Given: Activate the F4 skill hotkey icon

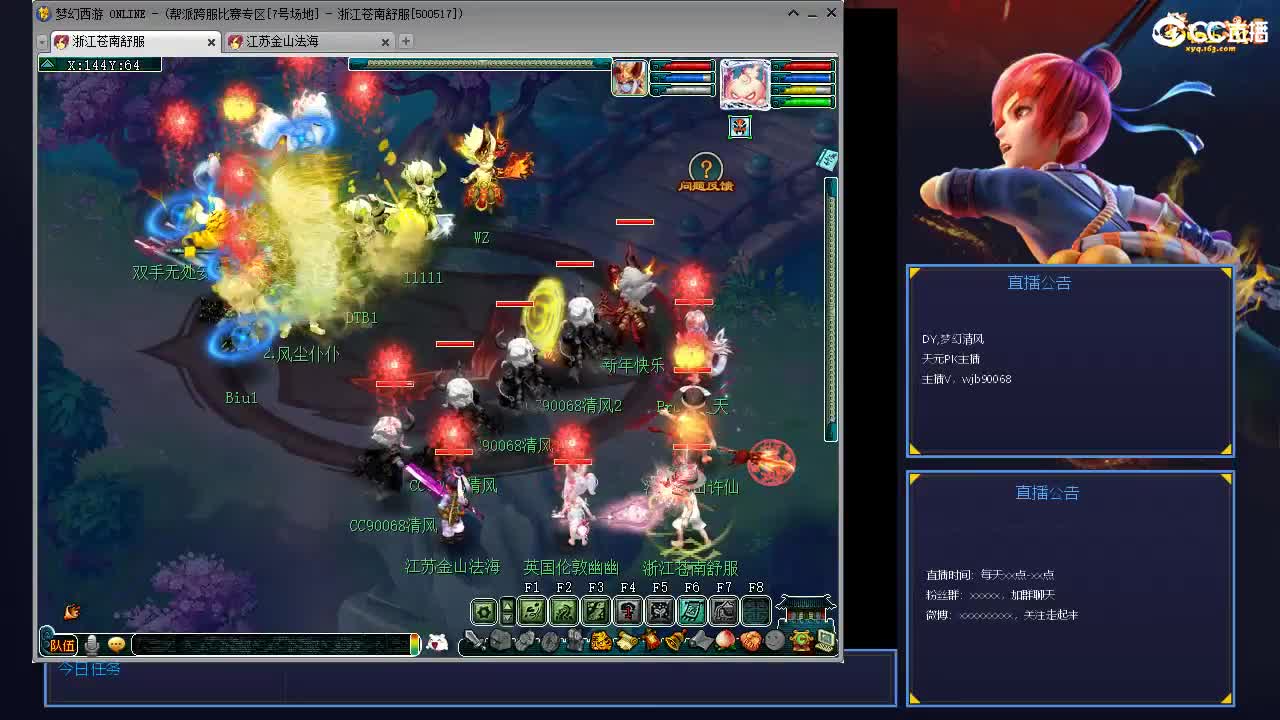Looking at the screenshot, I should pyautogui.click(x=627, y=610).
